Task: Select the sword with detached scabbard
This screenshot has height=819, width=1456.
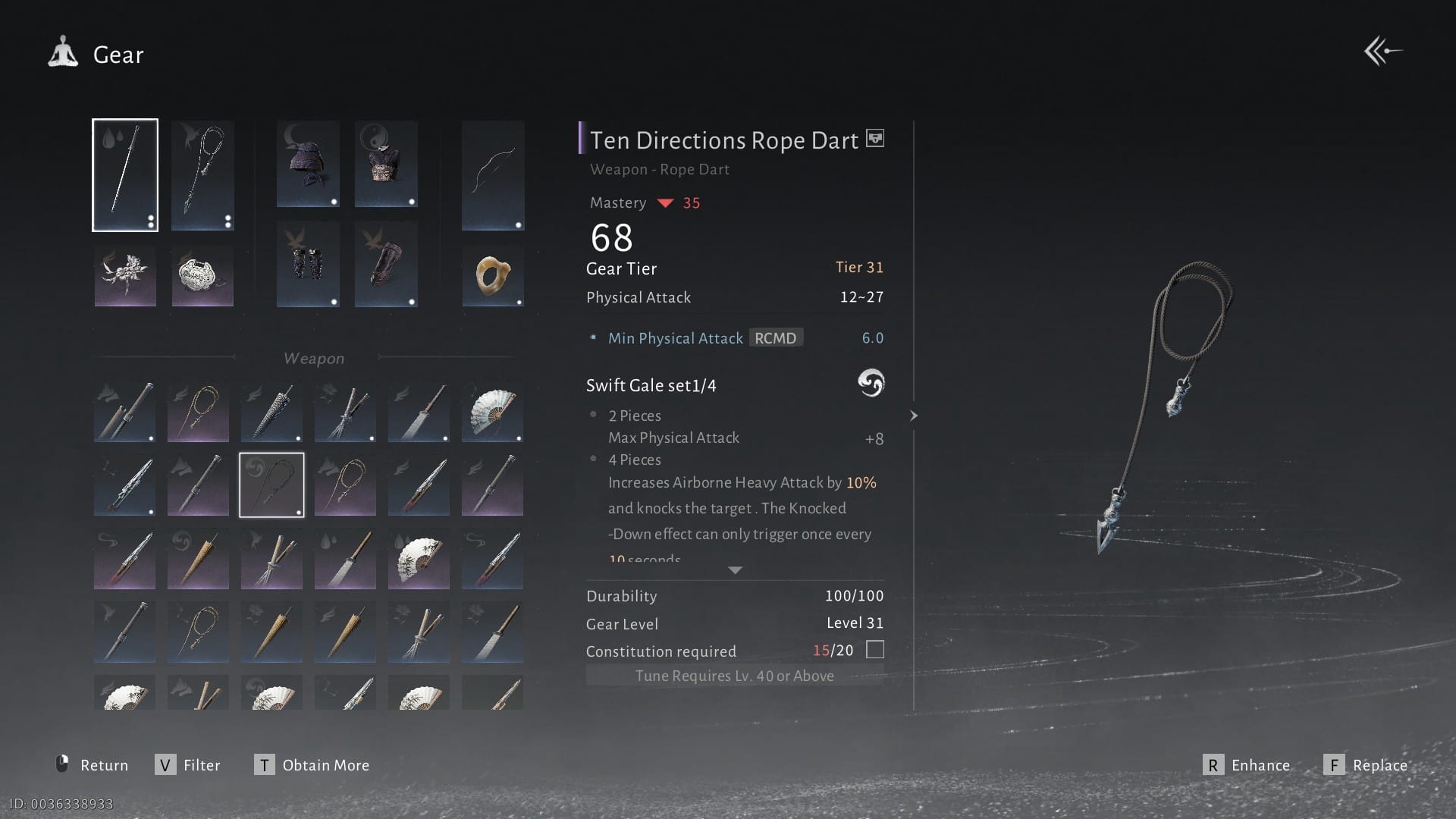Action: [x=124, y=413]
